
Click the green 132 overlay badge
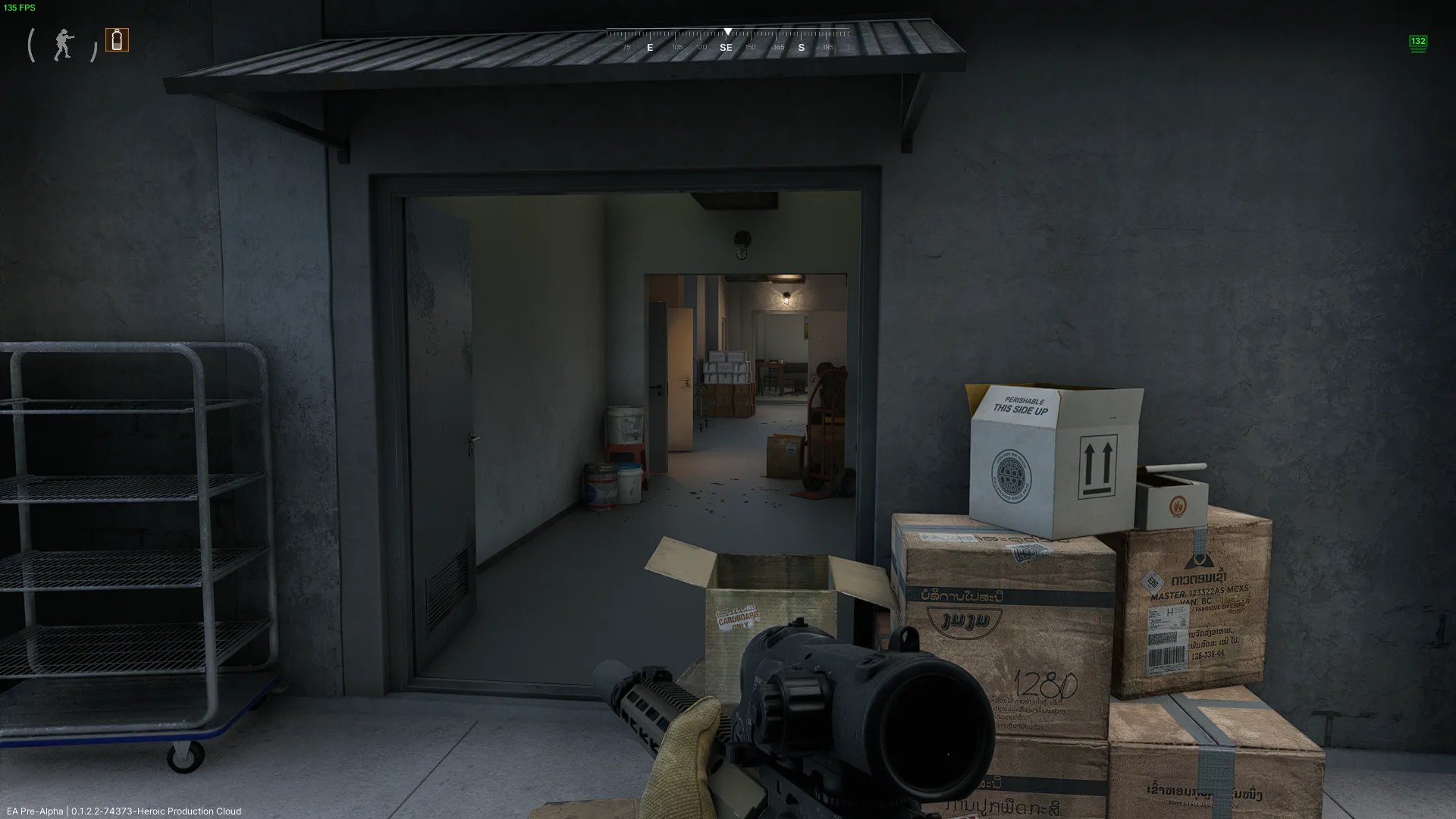tap(1417, 43)
